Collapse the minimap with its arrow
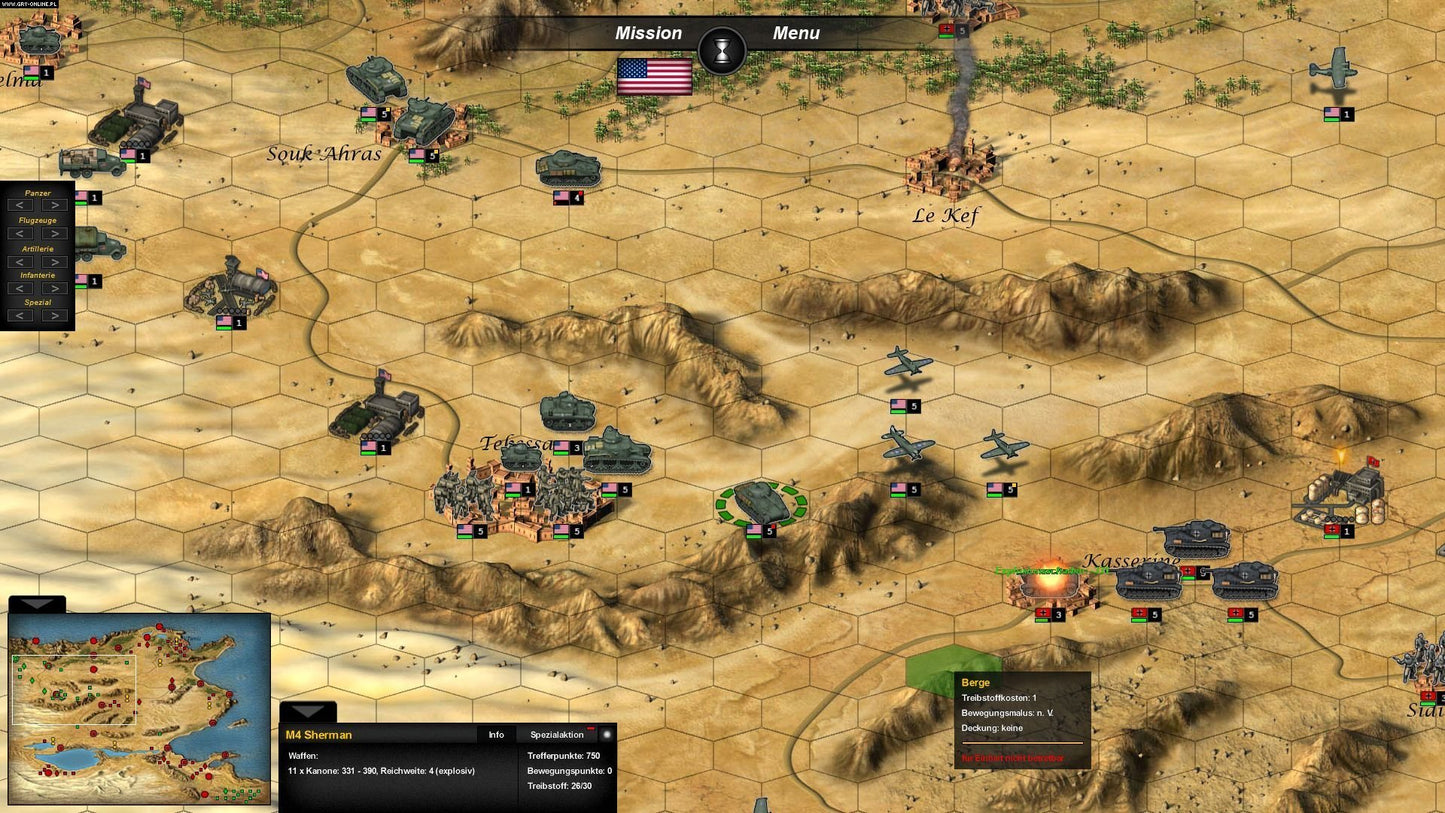The height and width of the screenshot is (813, 1445). 37,604
